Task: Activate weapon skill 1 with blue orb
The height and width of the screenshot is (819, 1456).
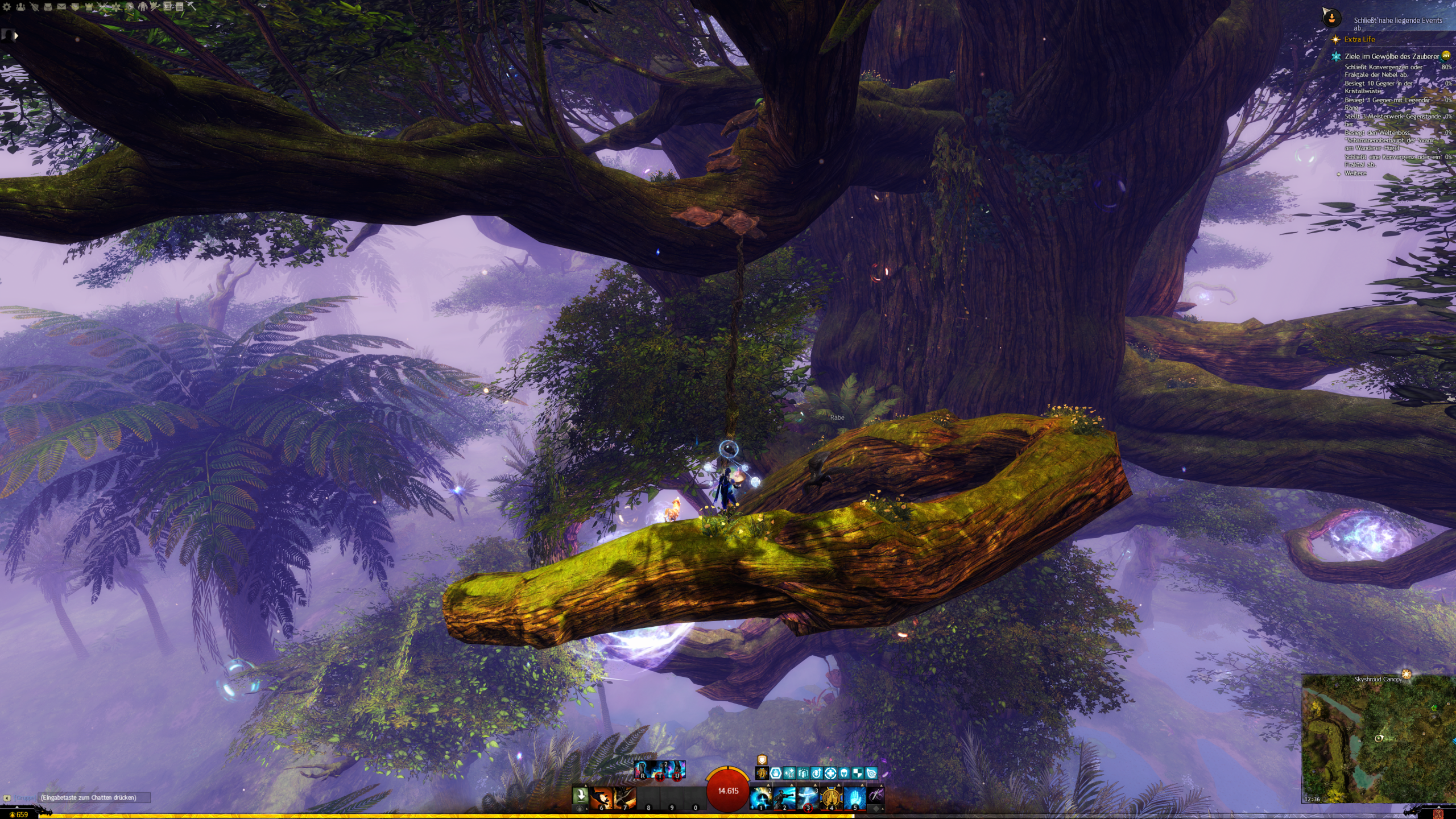Action: click(x=761, y=797)
